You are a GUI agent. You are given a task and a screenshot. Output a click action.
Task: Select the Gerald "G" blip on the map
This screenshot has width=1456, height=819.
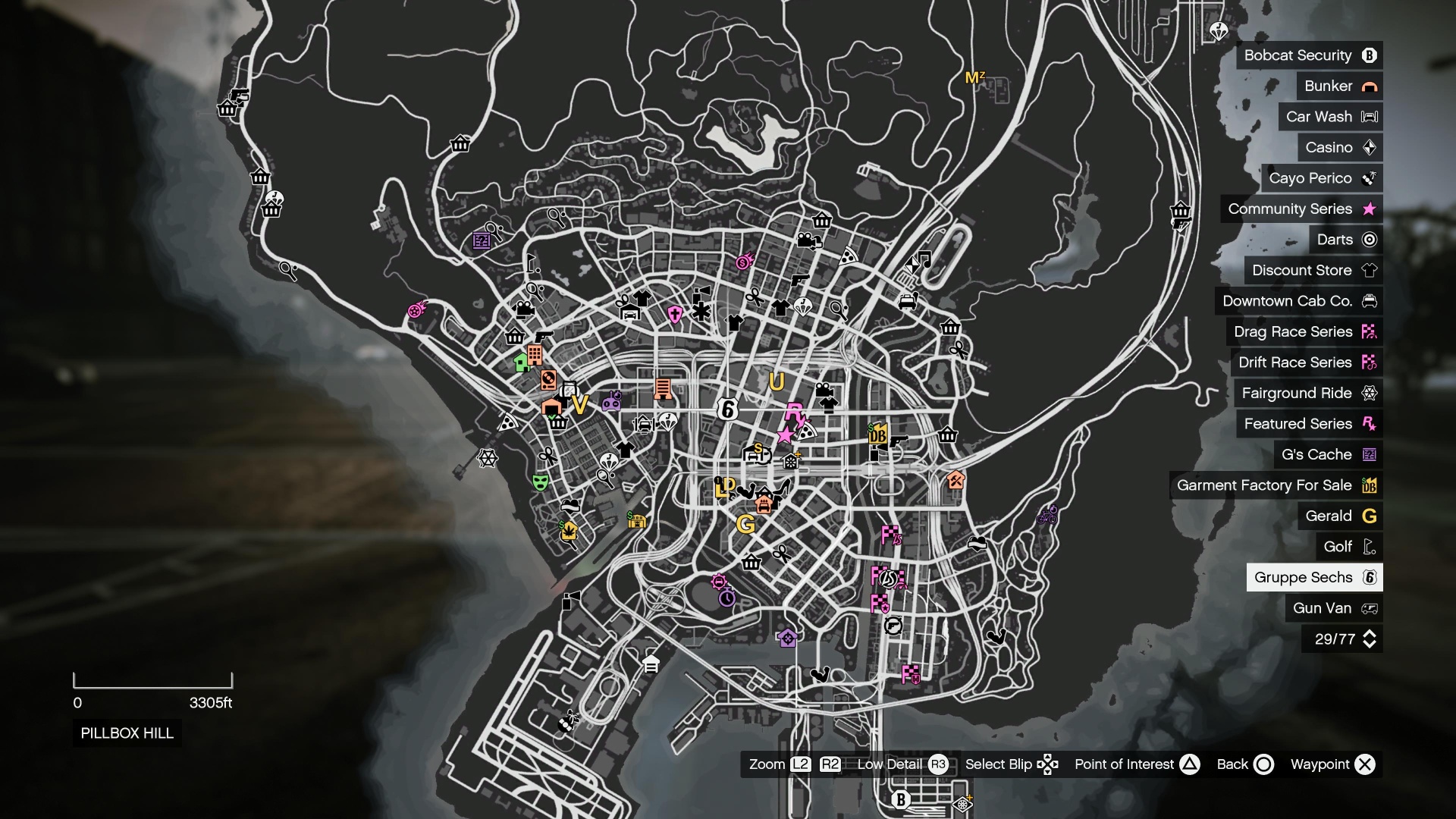point(748,522)
